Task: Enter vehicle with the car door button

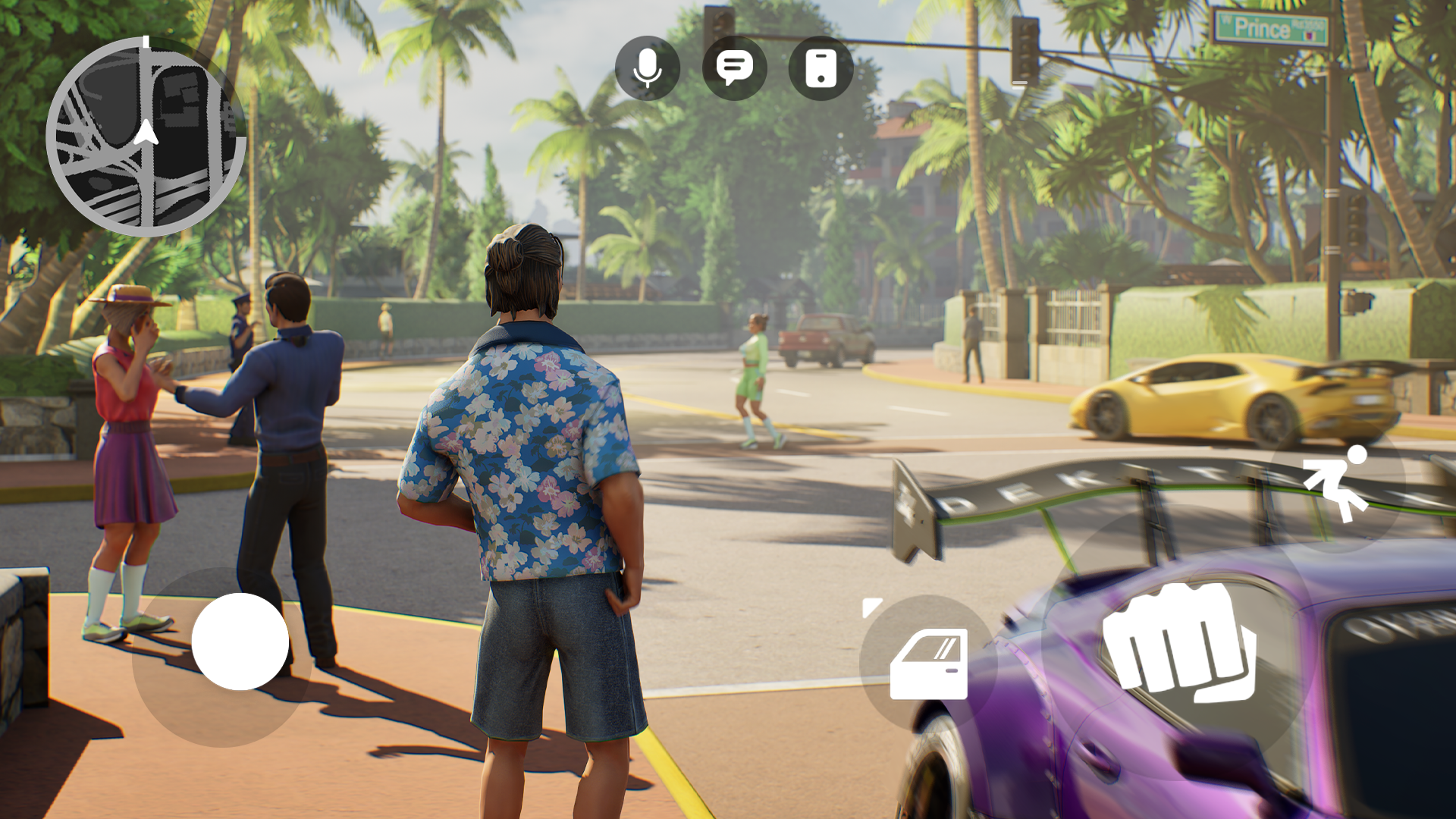Action: 928,664
